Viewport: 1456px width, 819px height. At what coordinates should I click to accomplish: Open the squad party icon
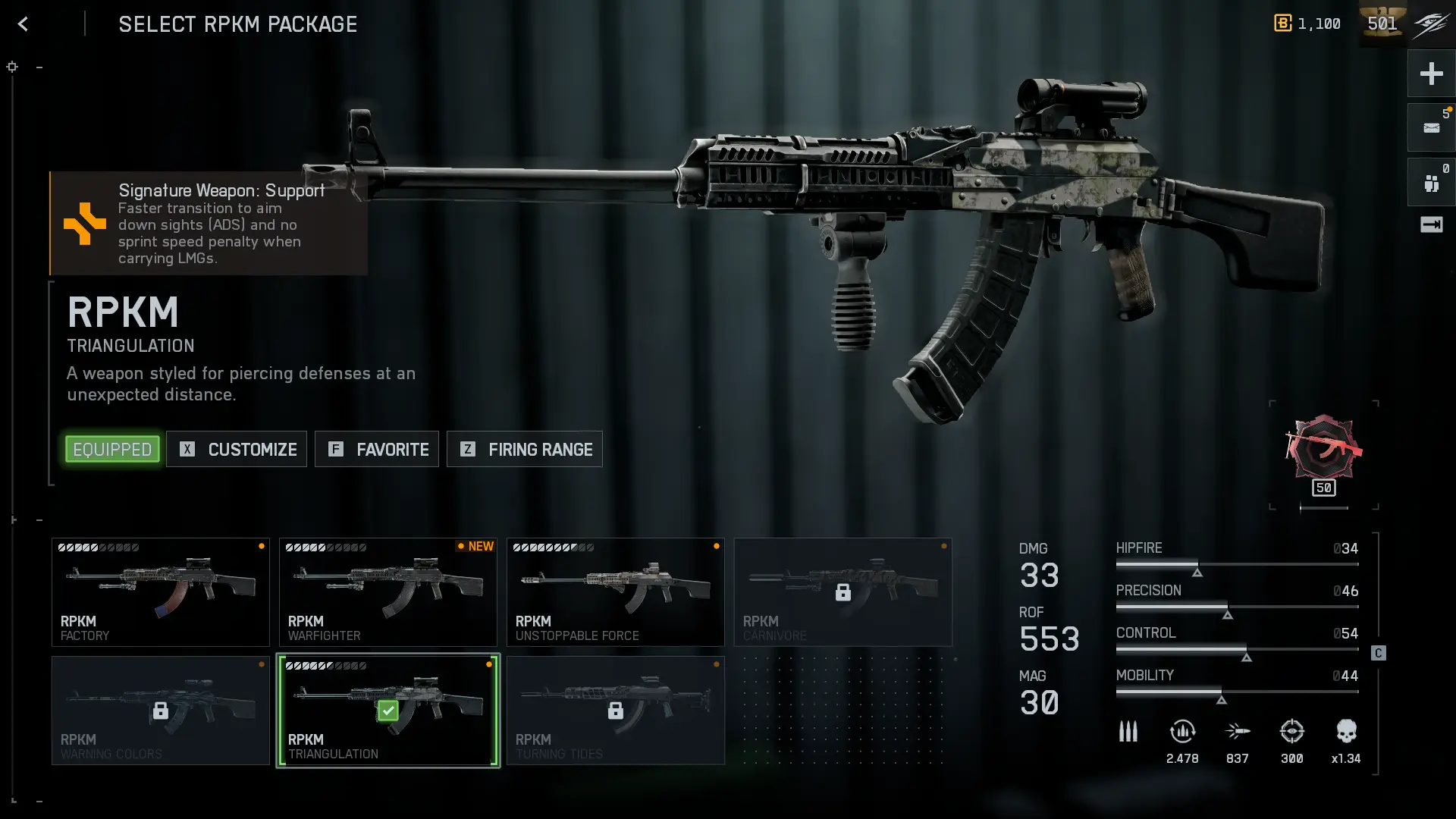coord(1431,183)
